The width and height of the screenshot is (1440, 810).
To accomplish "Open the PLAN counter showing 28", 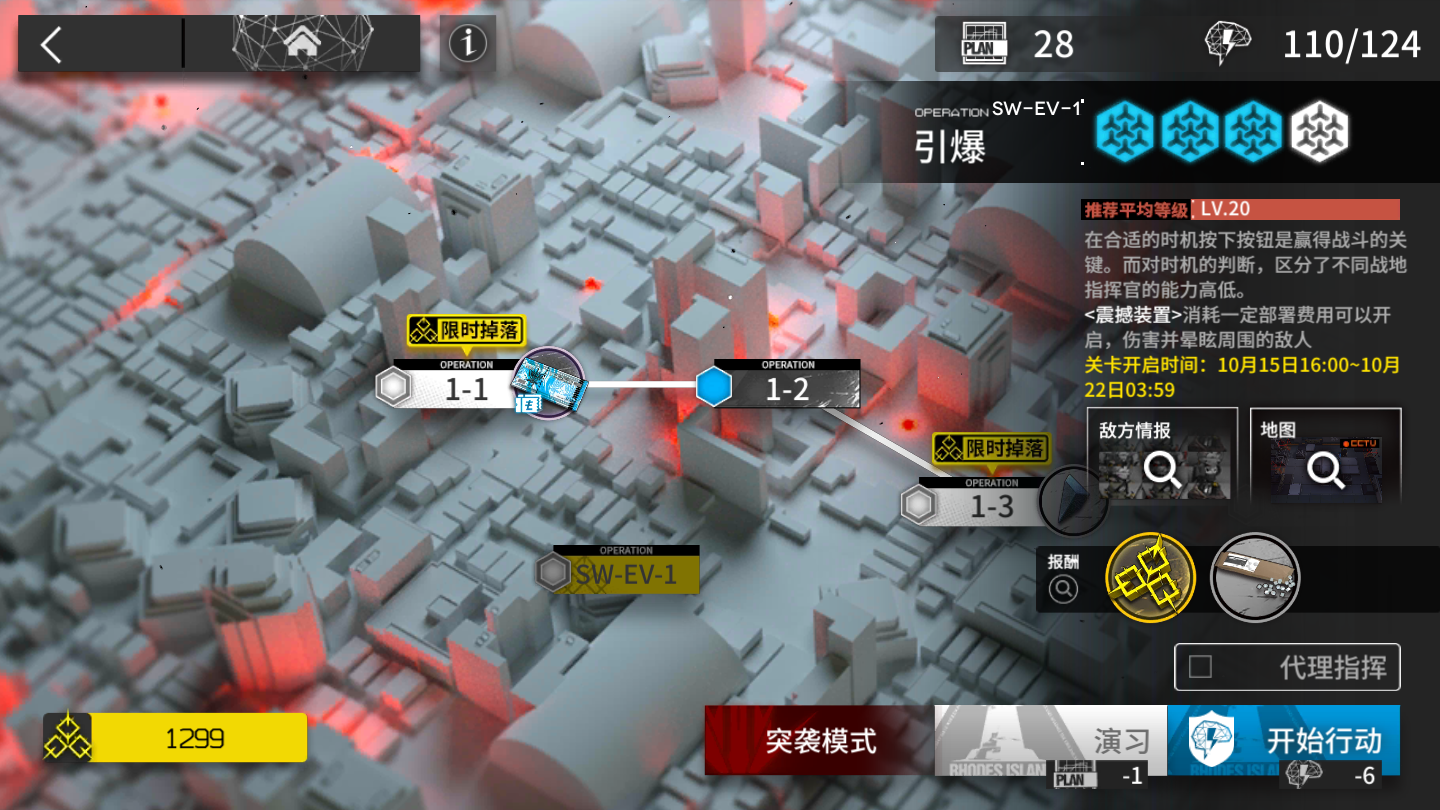I will [x=1014, y=43].
